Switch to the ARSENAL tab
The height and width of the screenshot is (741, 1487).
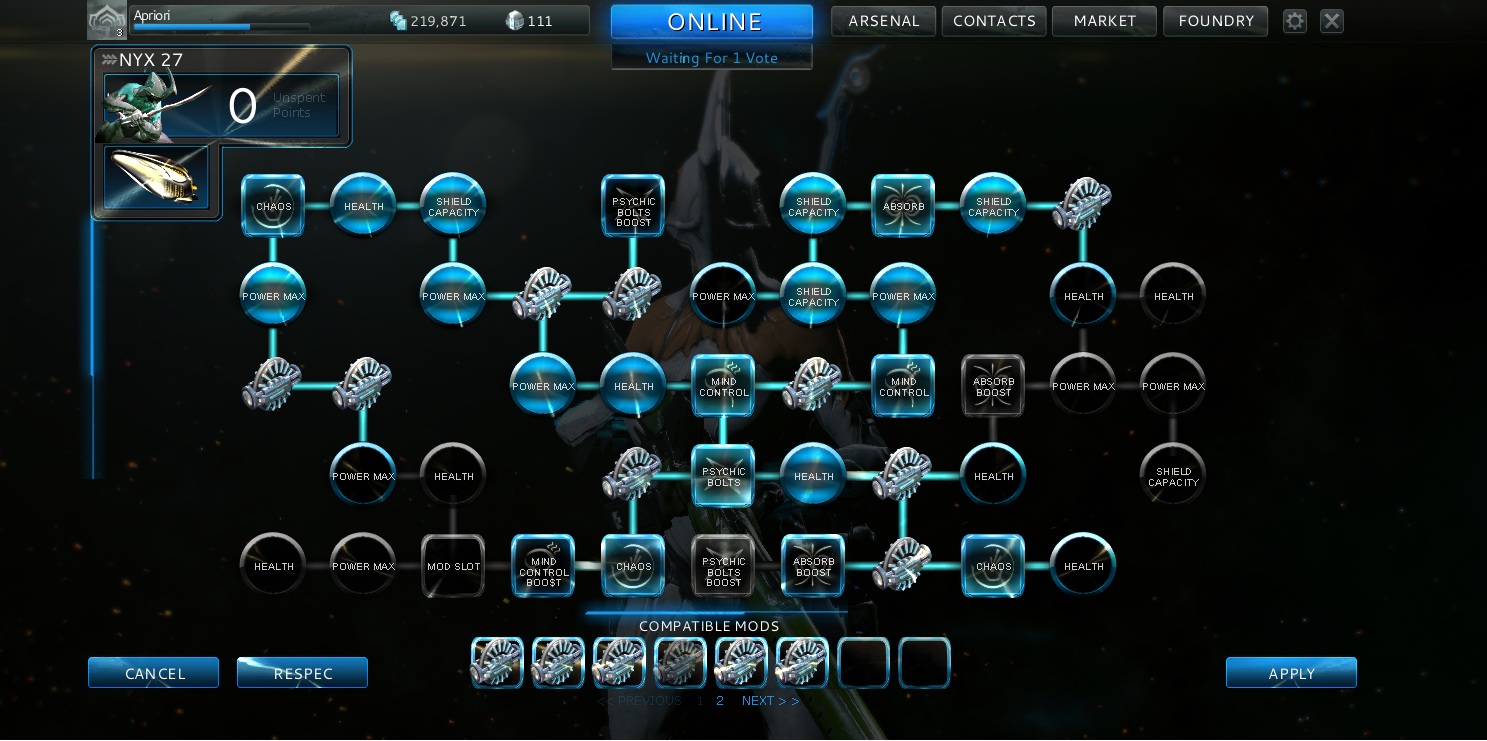click(x=883, y=20)
